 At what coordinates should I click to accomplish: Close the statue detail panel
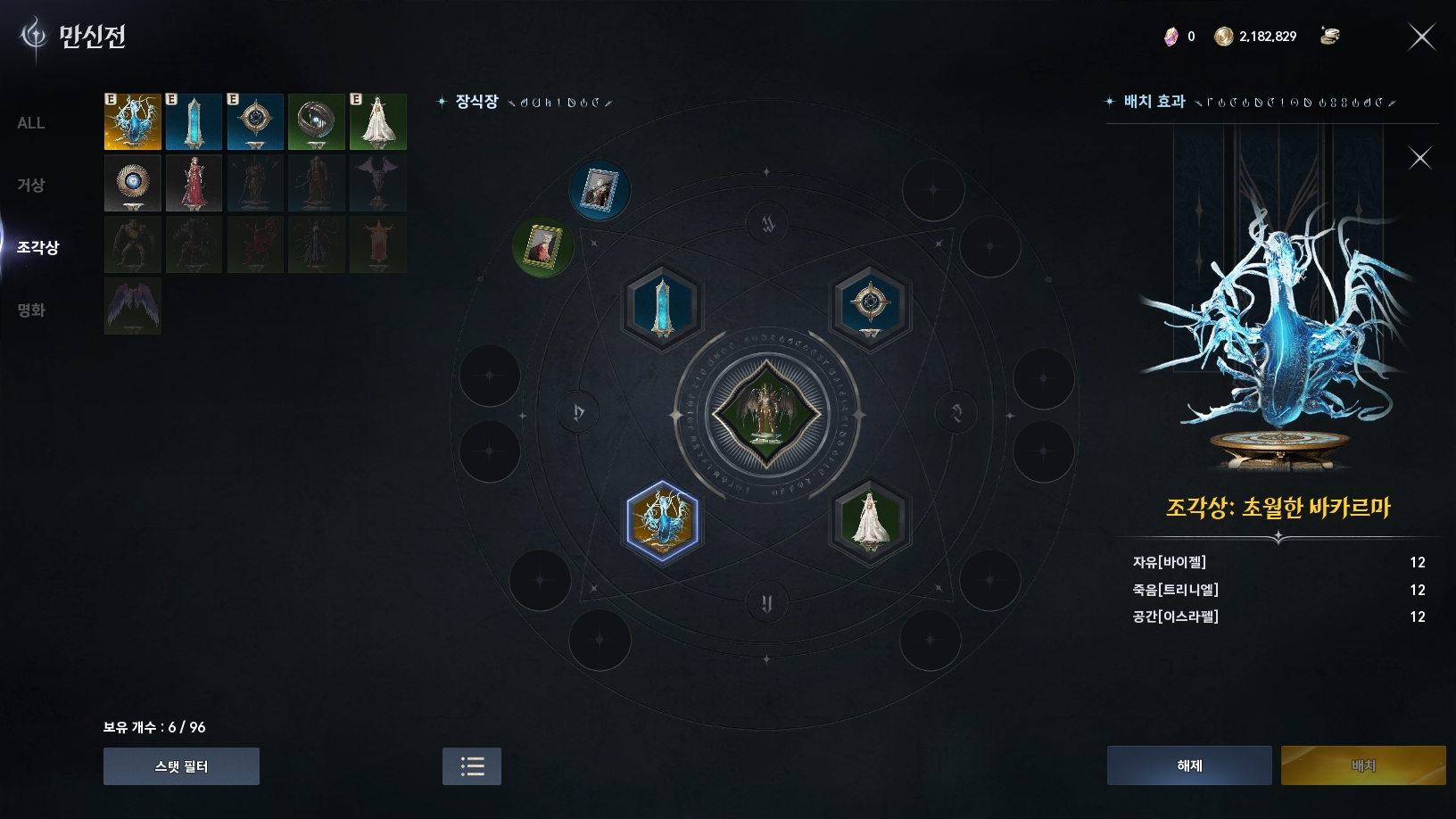[1419, 159]
